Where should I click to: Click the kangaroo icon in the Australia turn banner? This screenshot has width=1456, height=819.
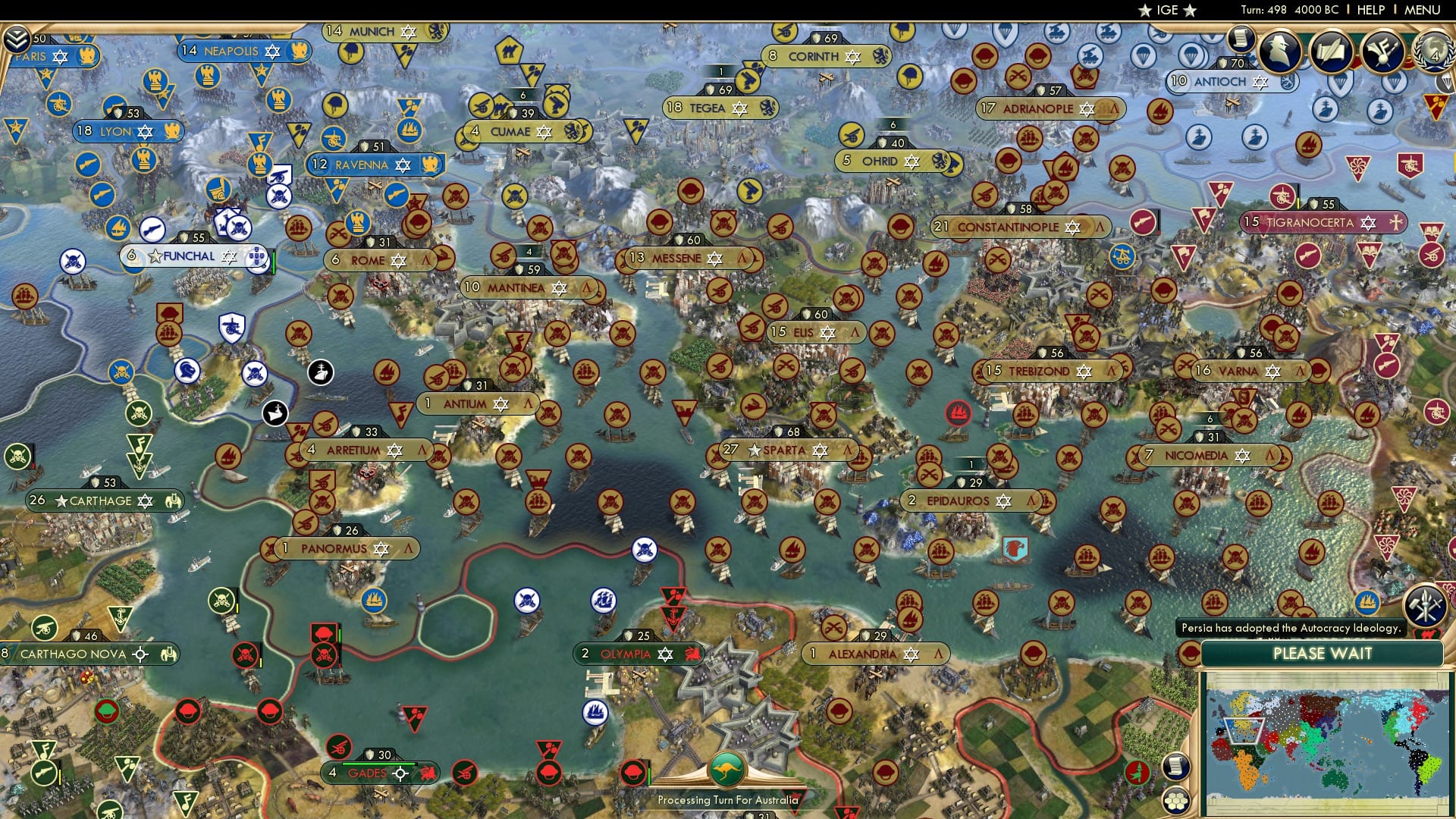pyautogui.click(x=726, y=769)
